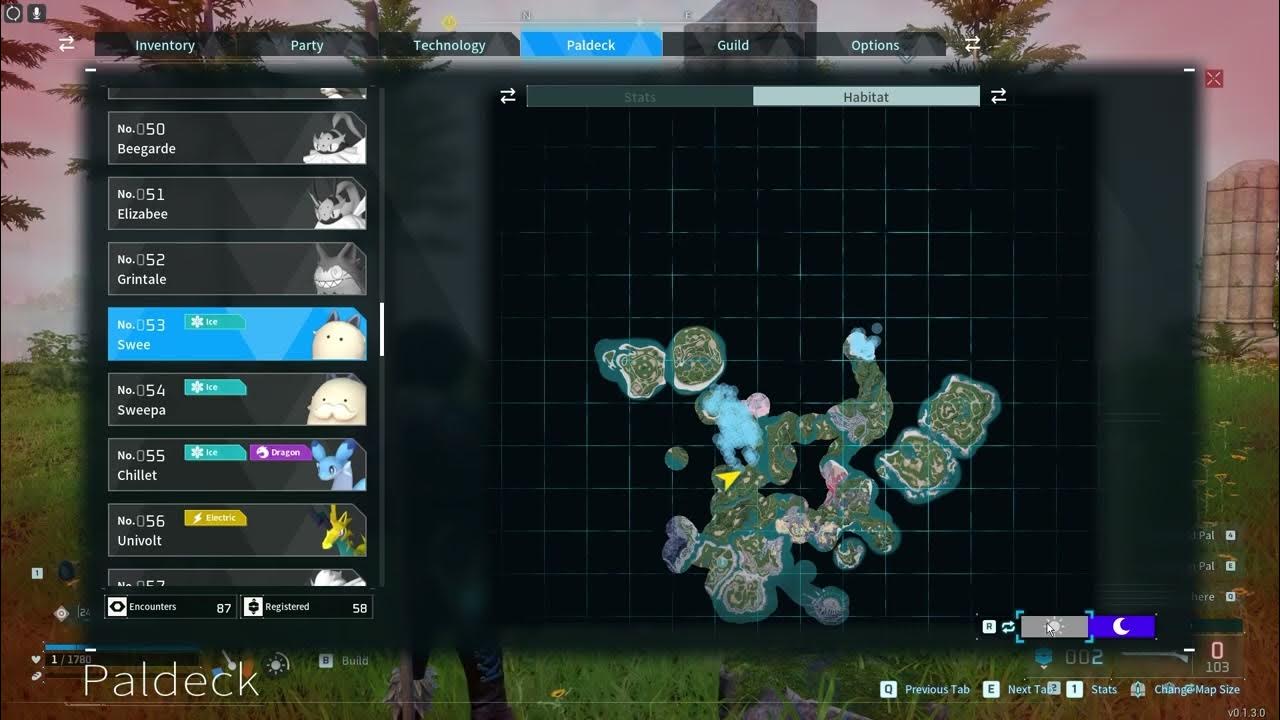Image resolution: width=1280 pixels, height=720 pixels.
Task: Select Swee, entry No.053, in the Paldeck
Action: coord(237,333)
